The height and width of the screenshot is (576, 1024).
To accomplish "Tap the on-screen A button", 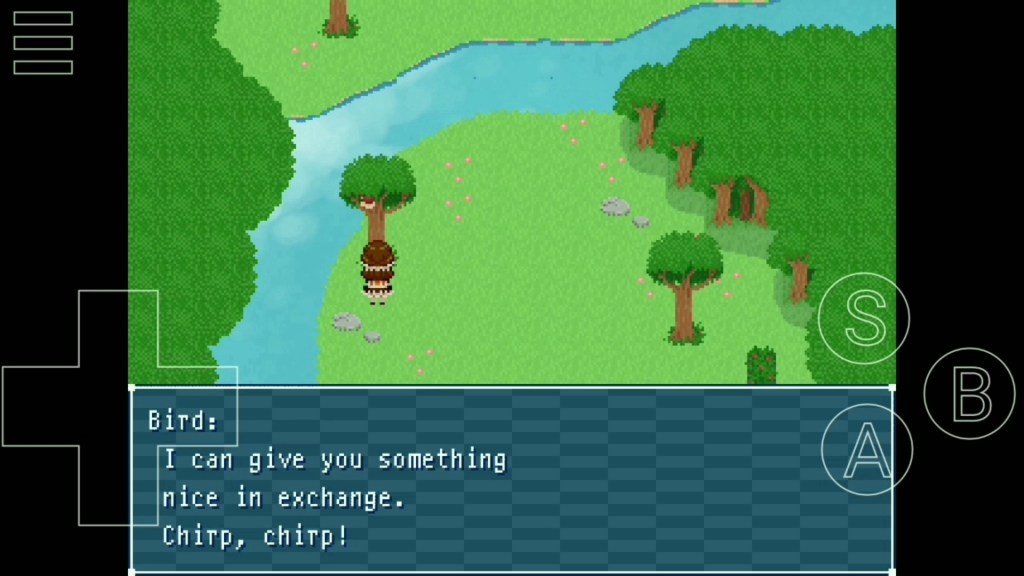I will point(867,451).
